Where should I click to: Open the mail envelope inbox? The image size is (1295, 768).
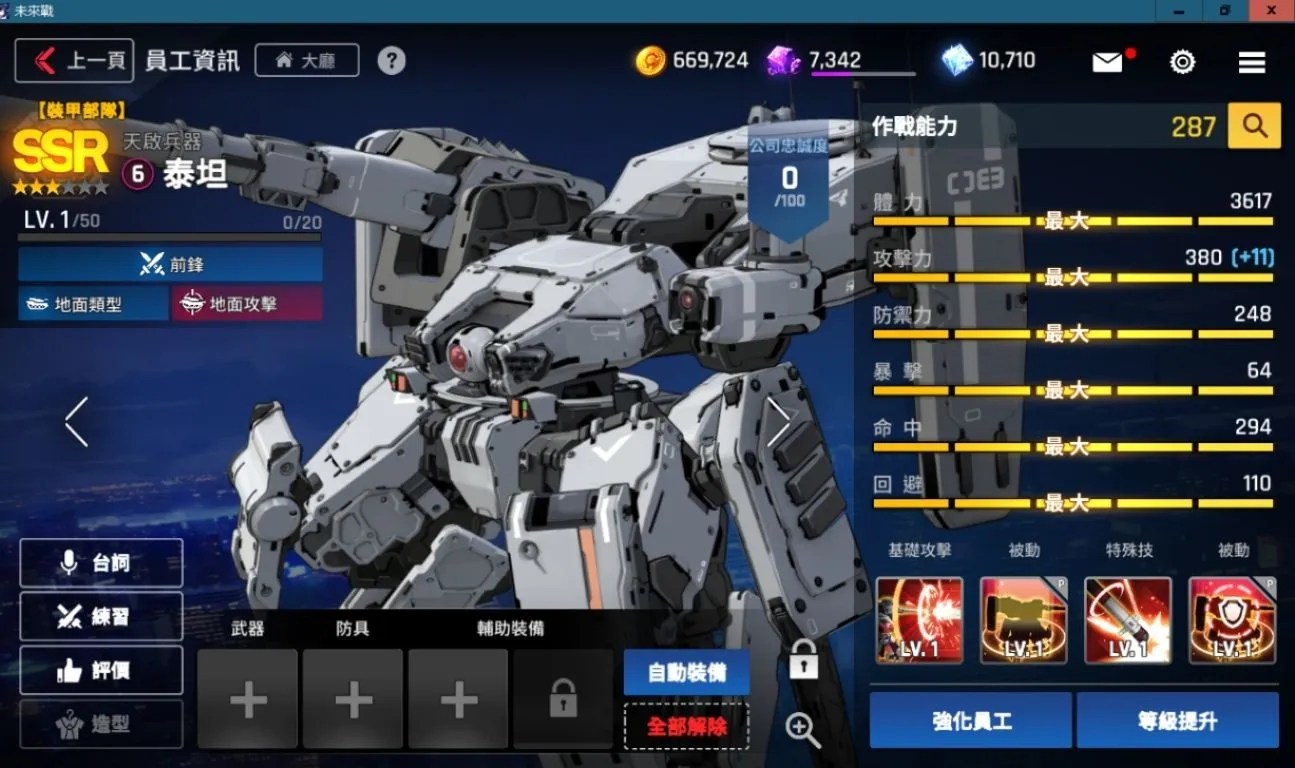[1108, 62]
